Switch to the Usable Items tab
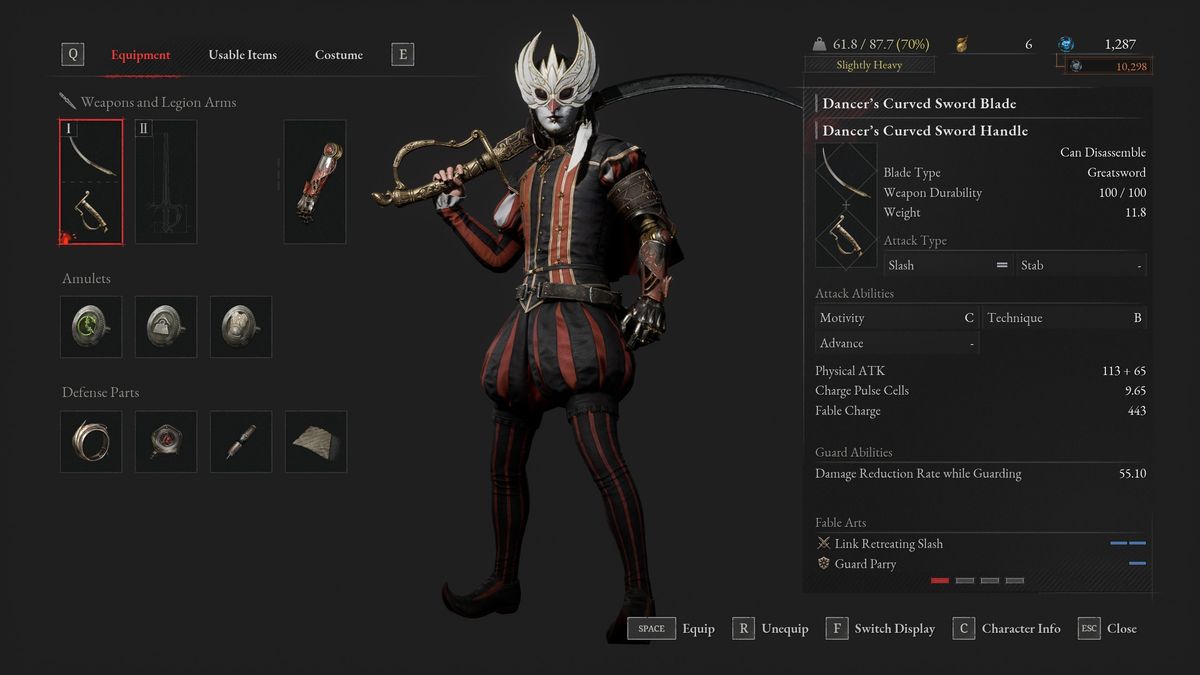 coord(242,55)
